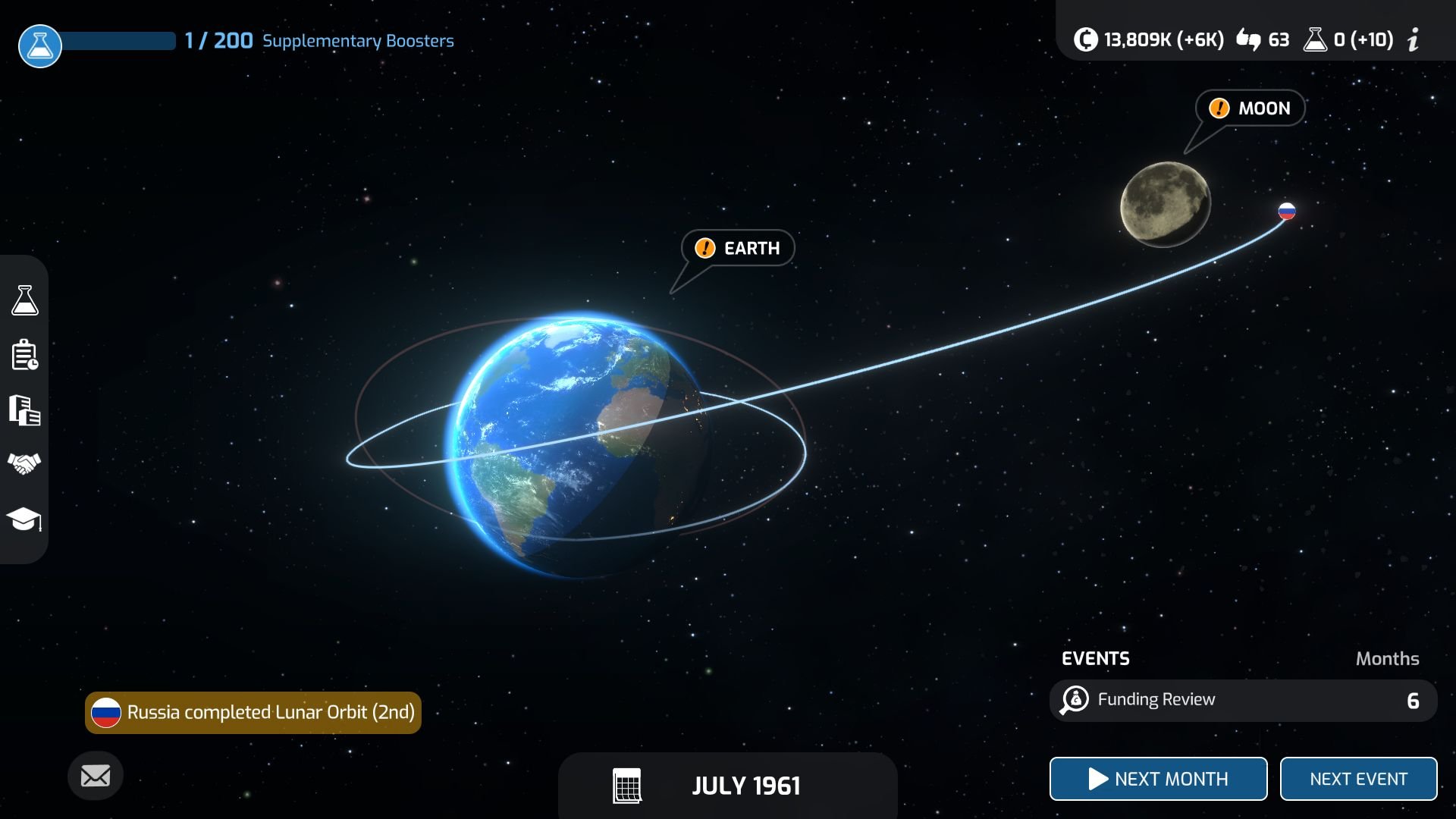Advance to the next month
Viewport: 1456px width, 819px height.
[1157, 779]
